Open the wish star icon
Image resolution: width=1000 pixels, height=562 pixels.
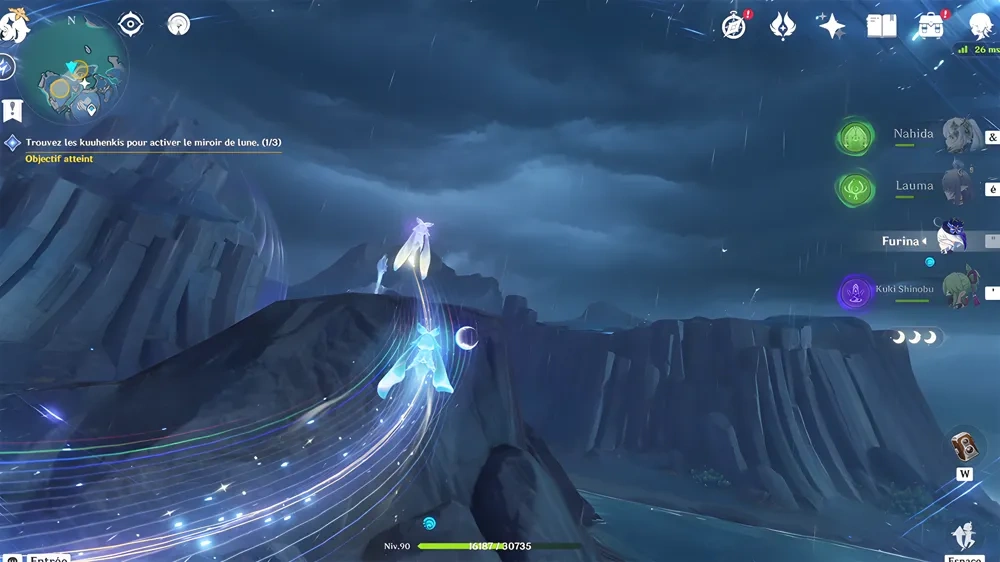(832, 26)
